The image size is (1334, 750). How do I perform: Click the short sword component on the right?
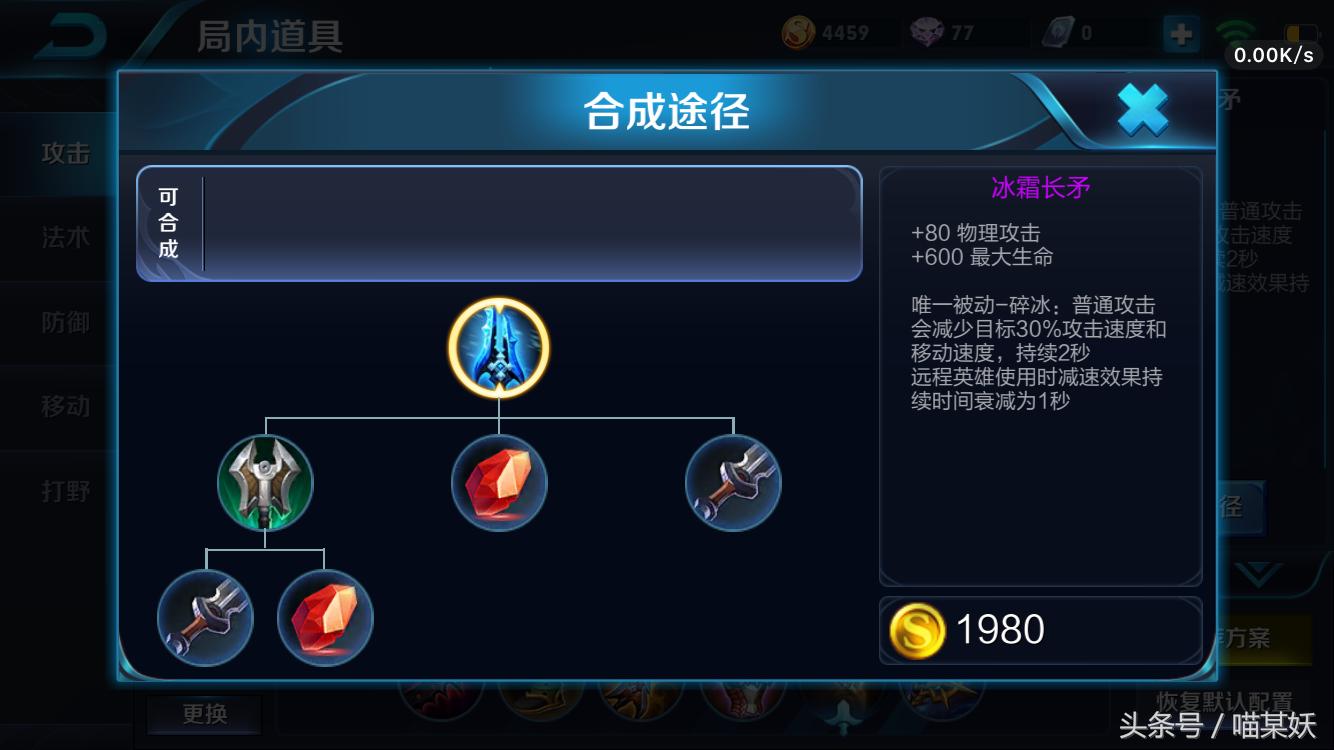[733, 483]
